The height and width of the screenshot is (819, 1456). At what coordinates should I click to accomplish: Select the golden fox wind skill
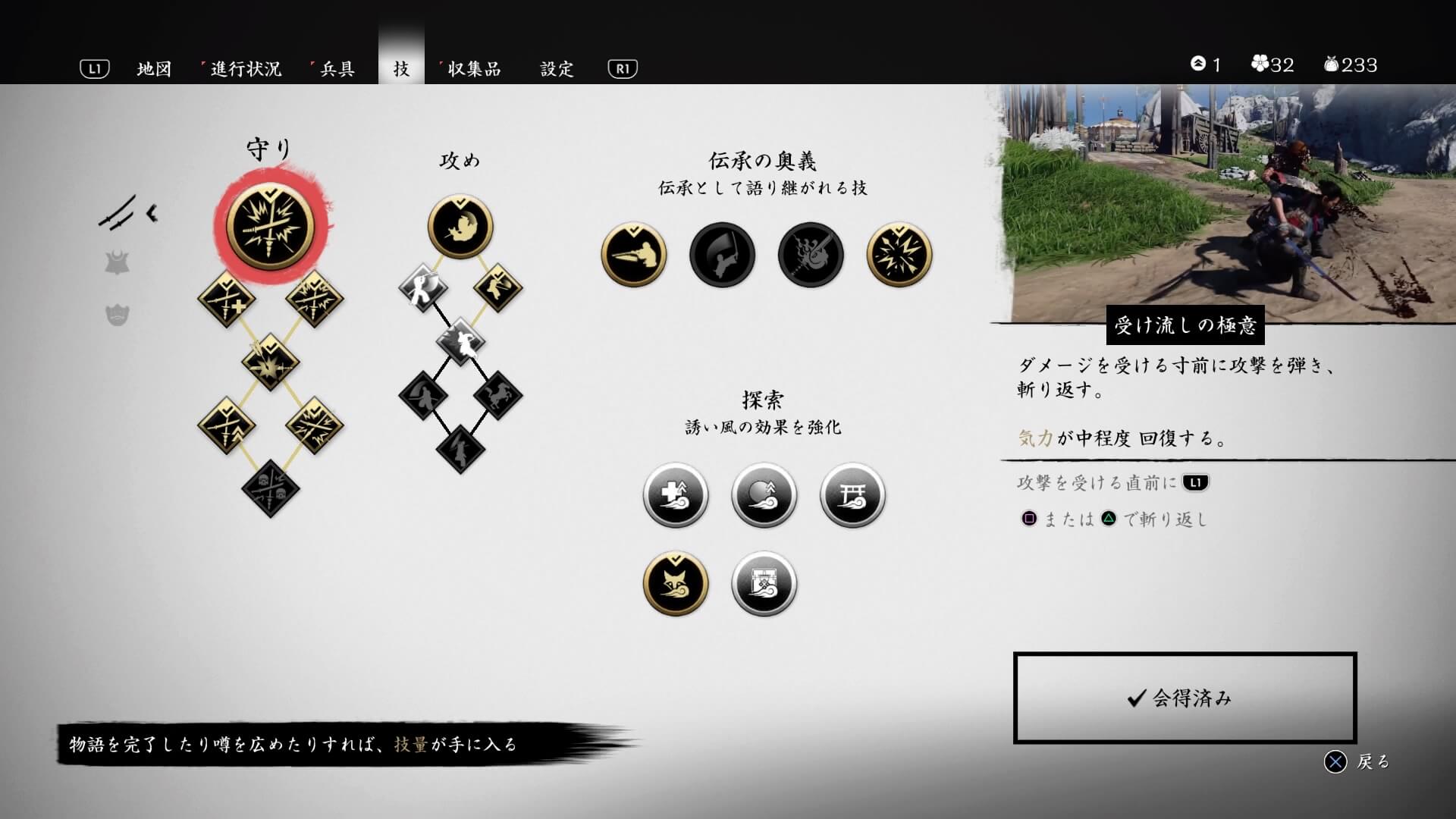tap(676, 583)
